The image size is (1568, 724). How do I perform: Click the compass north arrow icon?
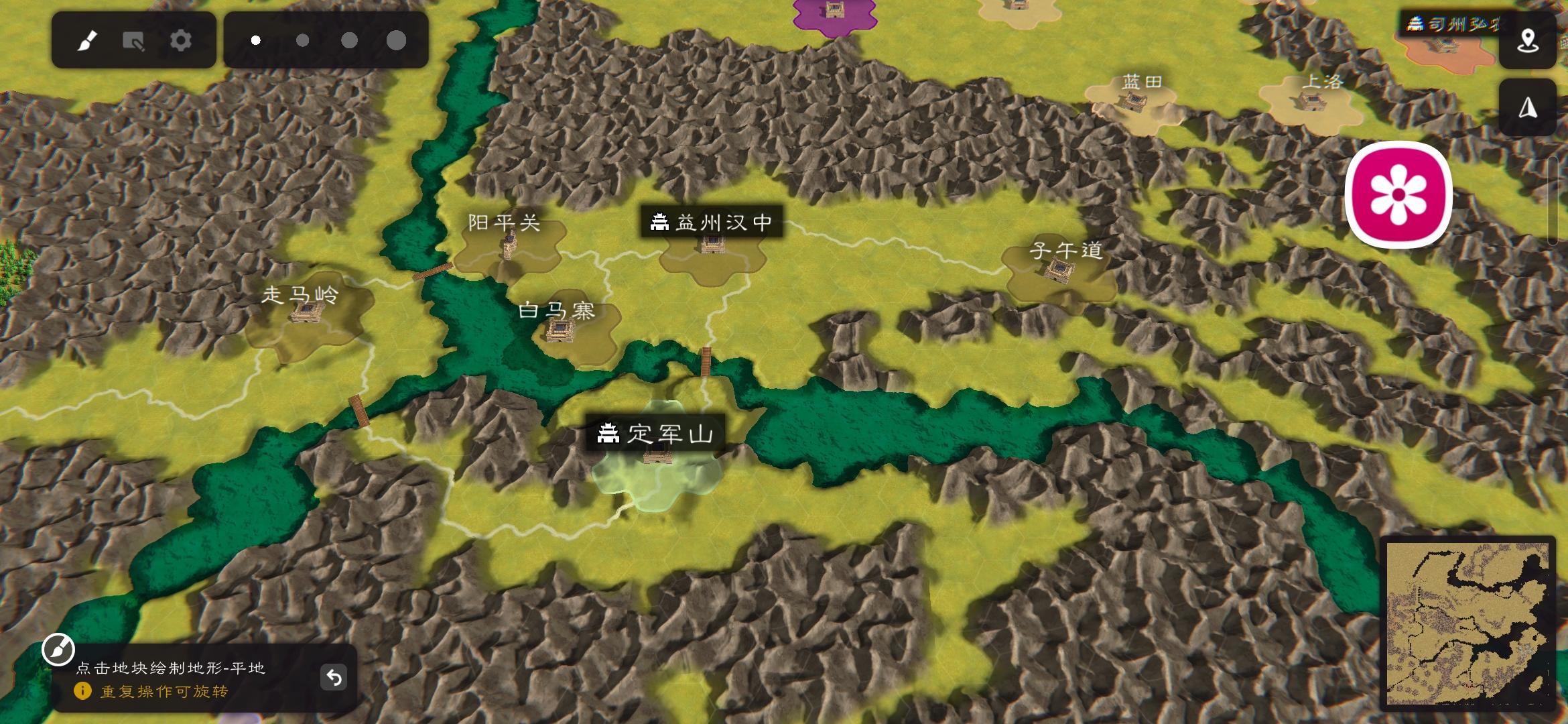[1528, 107]
